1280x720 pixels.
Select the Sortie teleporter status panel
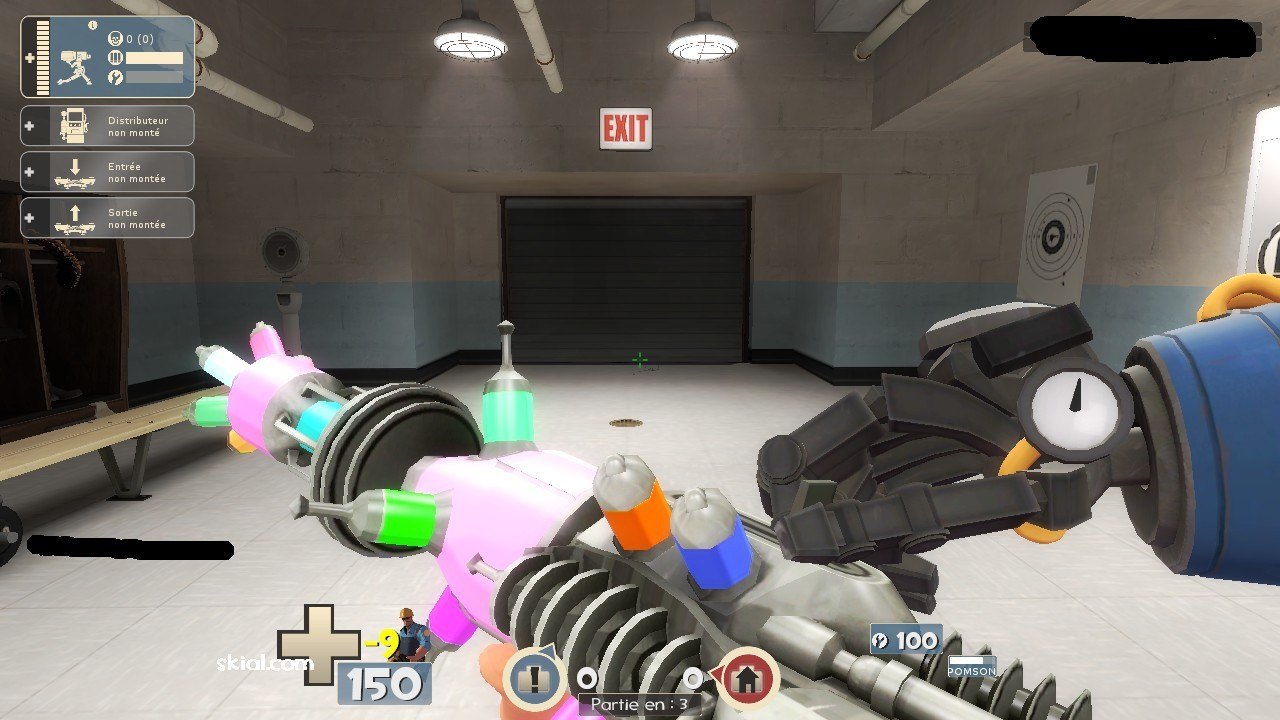click(108, 218)
